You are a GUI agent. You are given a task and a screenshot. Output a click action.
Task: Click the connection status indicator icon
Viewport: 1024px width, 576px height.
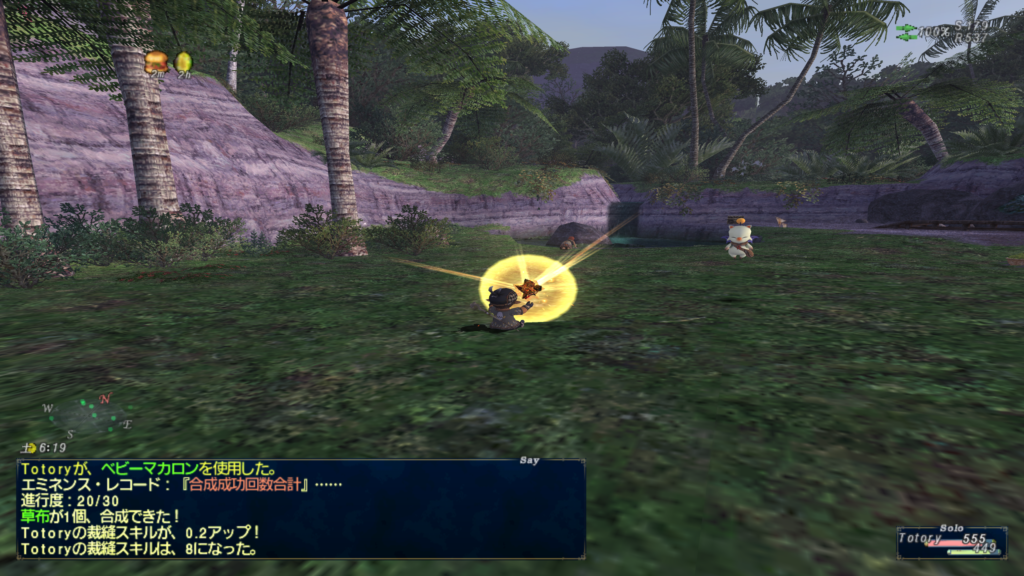(907, 32)
